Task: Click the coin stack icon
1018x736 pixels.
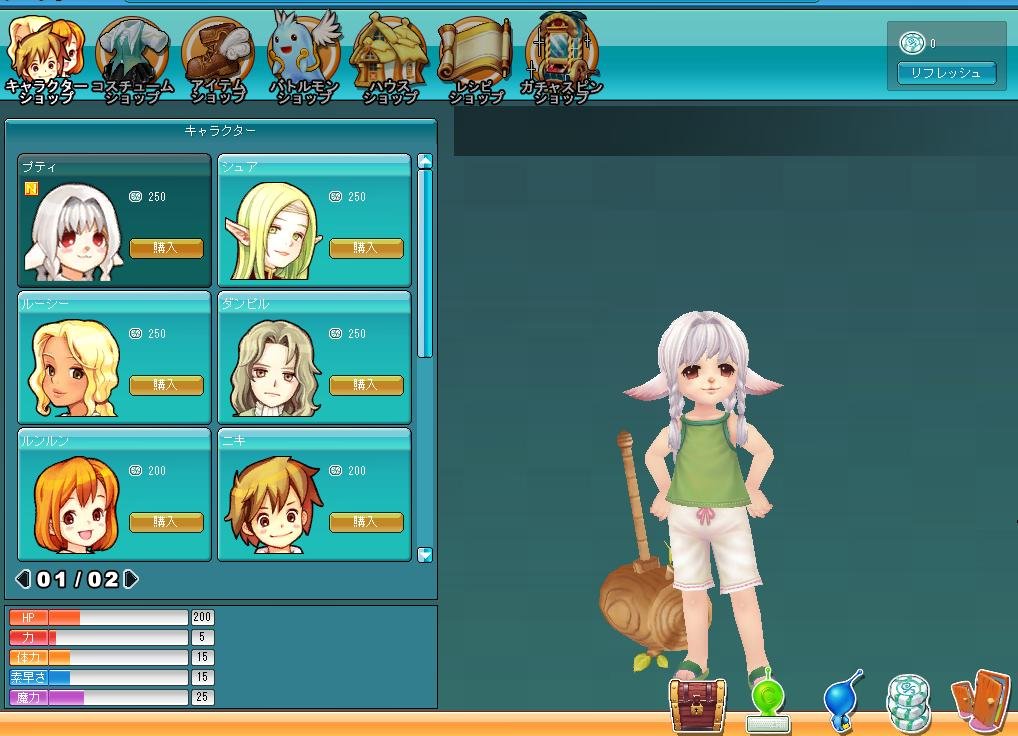Action: (x=908, y=702)
